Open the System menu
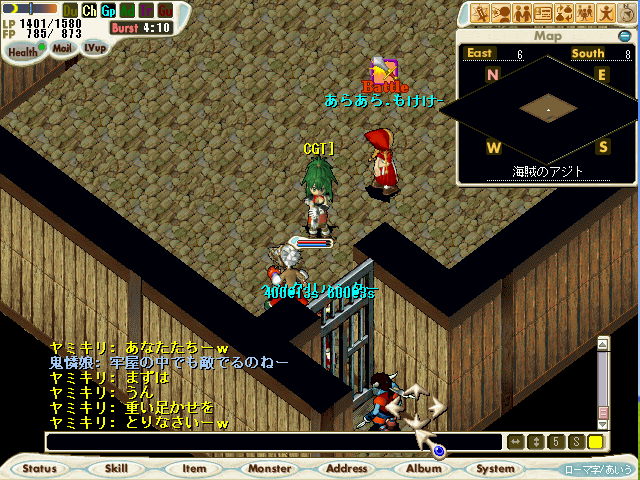This screenshot has width=640, height=480. coord(496,468)
